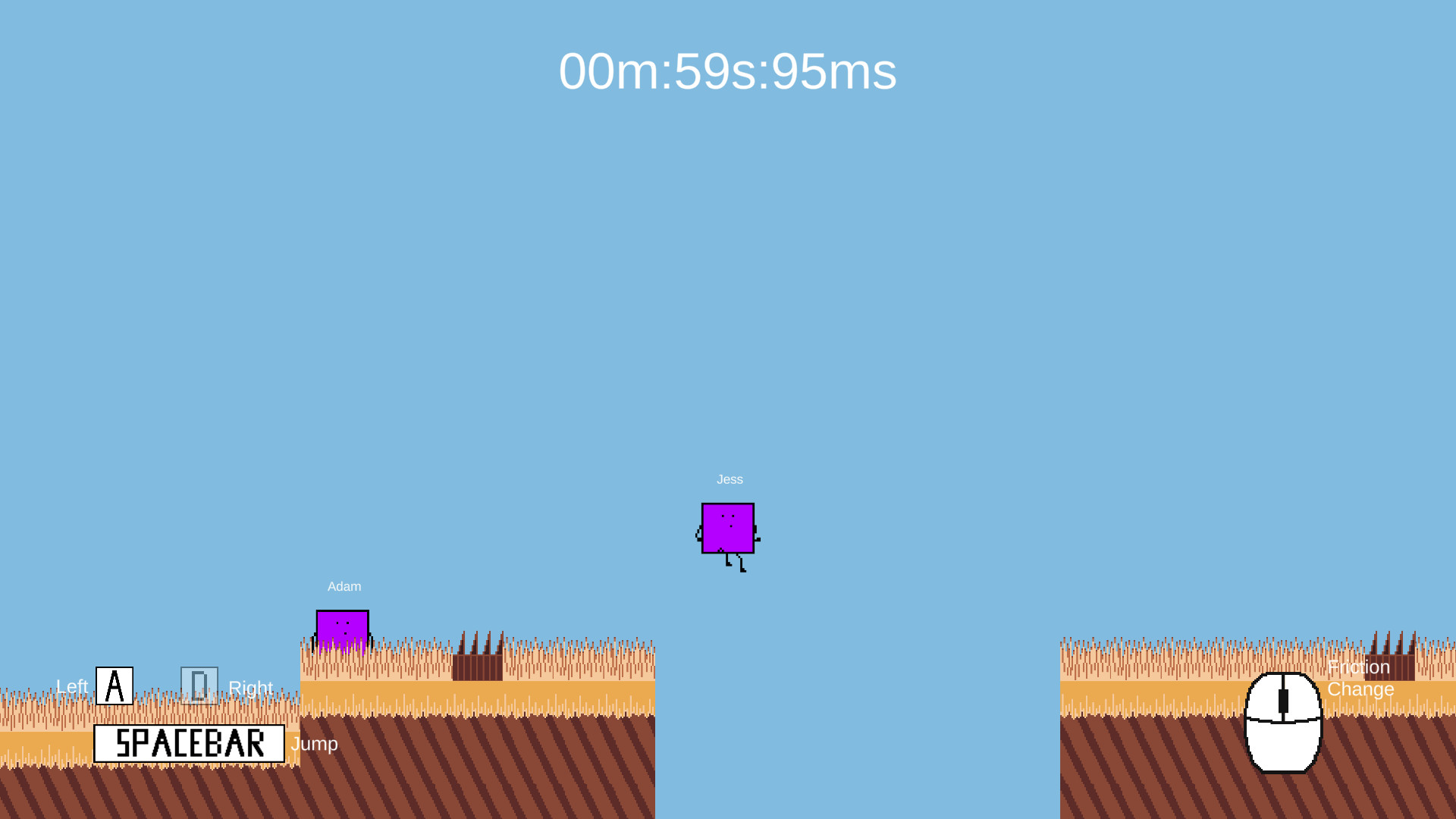Click the Right label beside the D key
This screenshot has width=1456, height=819.
pyautogui.click(x=251, y=687)
